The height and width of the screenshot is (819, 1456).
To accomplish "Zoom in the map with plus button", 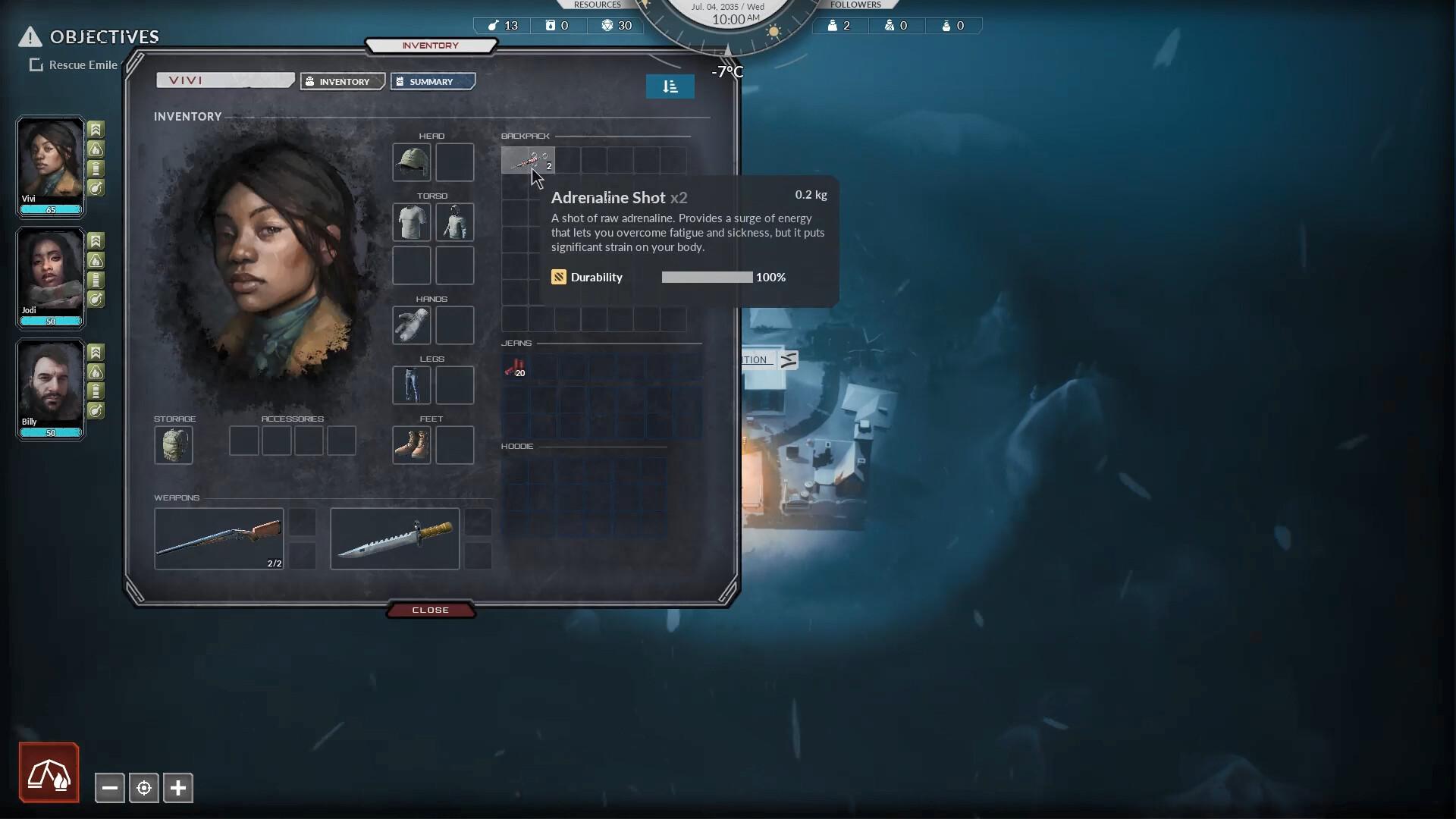I will coord(178,788).
